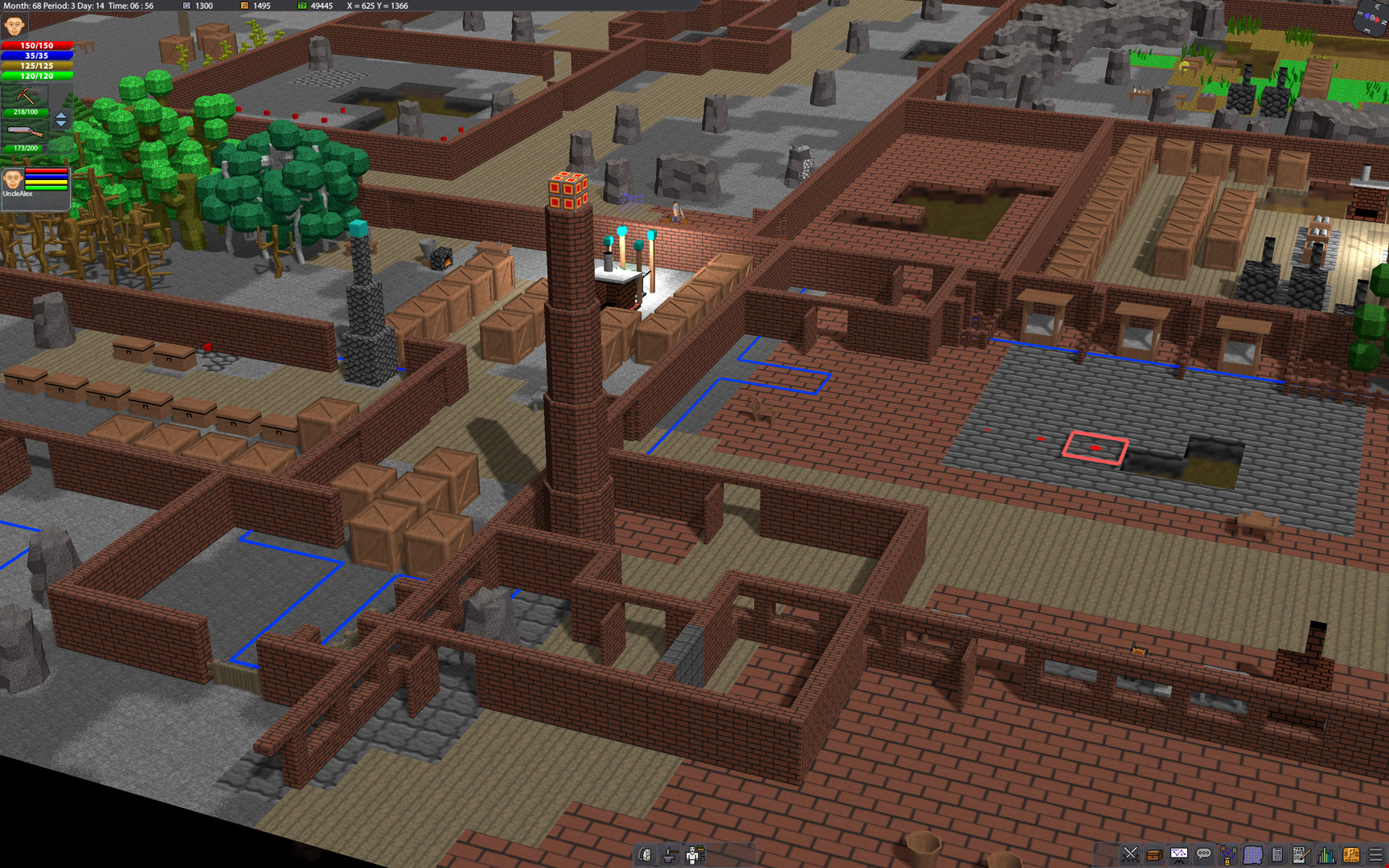Image resolution: width=1389 pixels, height=868 pixels.
Task: Open the hamburger menu at bottom right
Action: tap(1375, 854)
